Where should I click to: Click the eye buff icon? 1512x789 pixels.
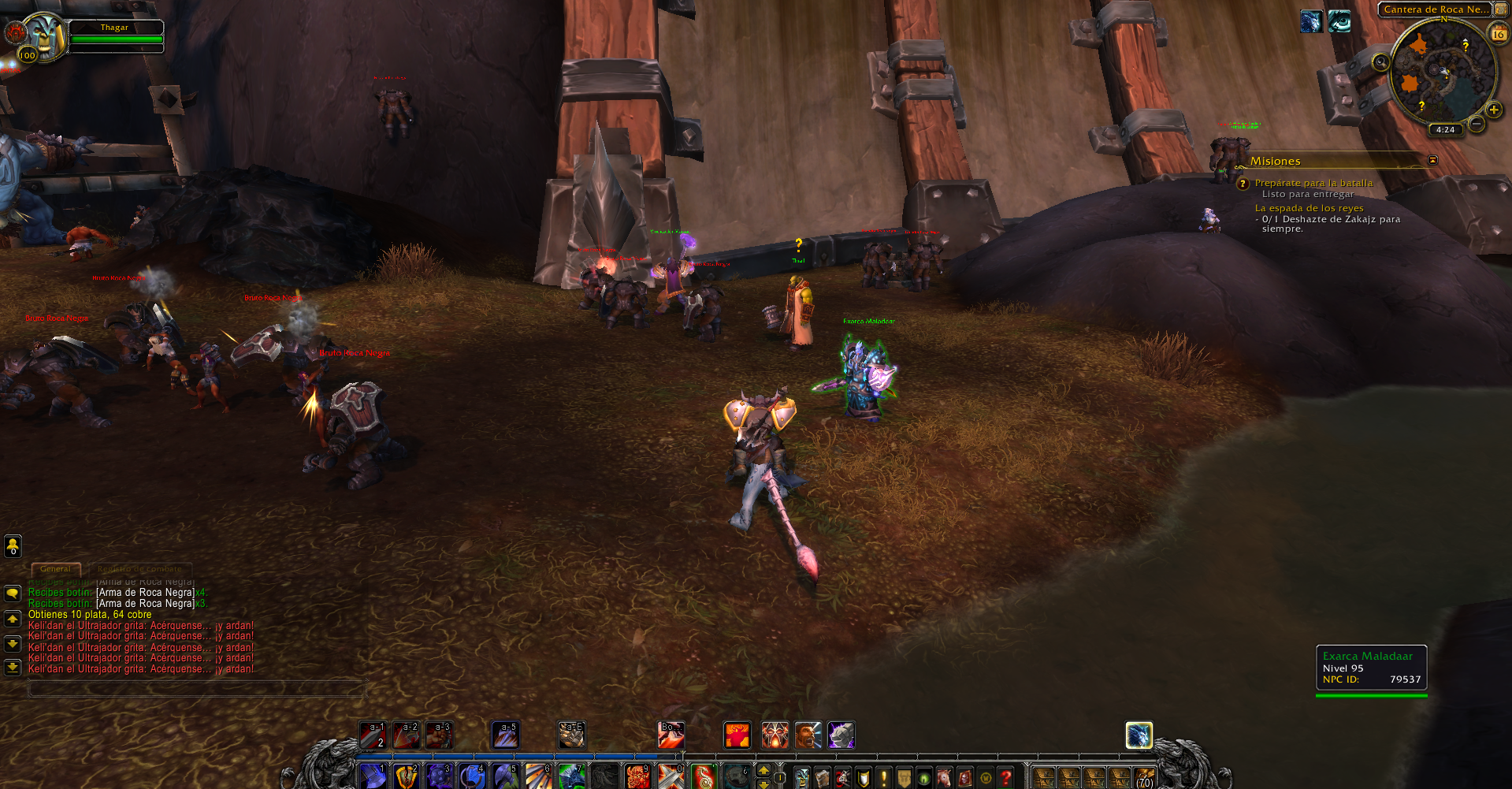tap(1339, 21)
